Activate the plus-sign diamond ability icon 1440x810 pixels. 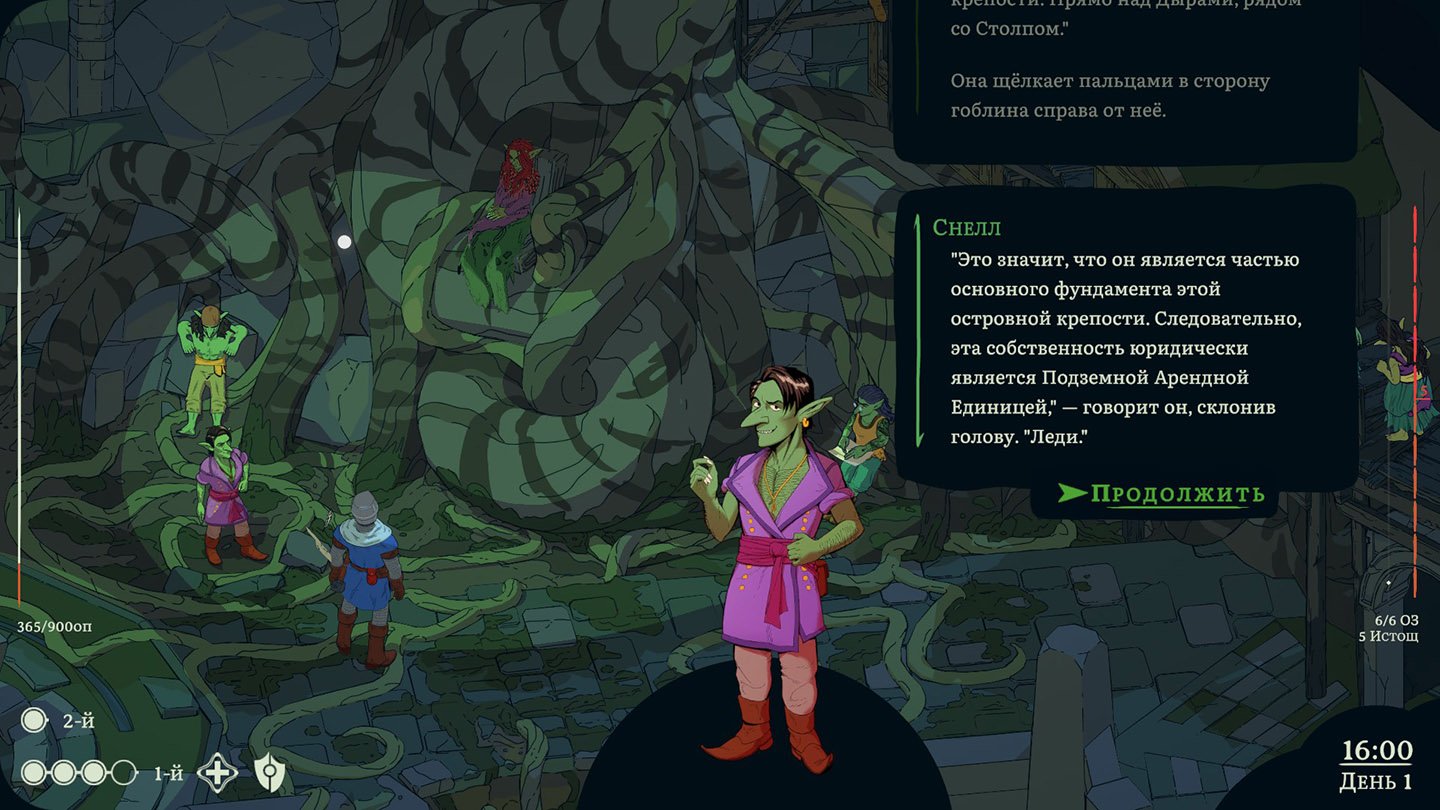pos(217,772)
